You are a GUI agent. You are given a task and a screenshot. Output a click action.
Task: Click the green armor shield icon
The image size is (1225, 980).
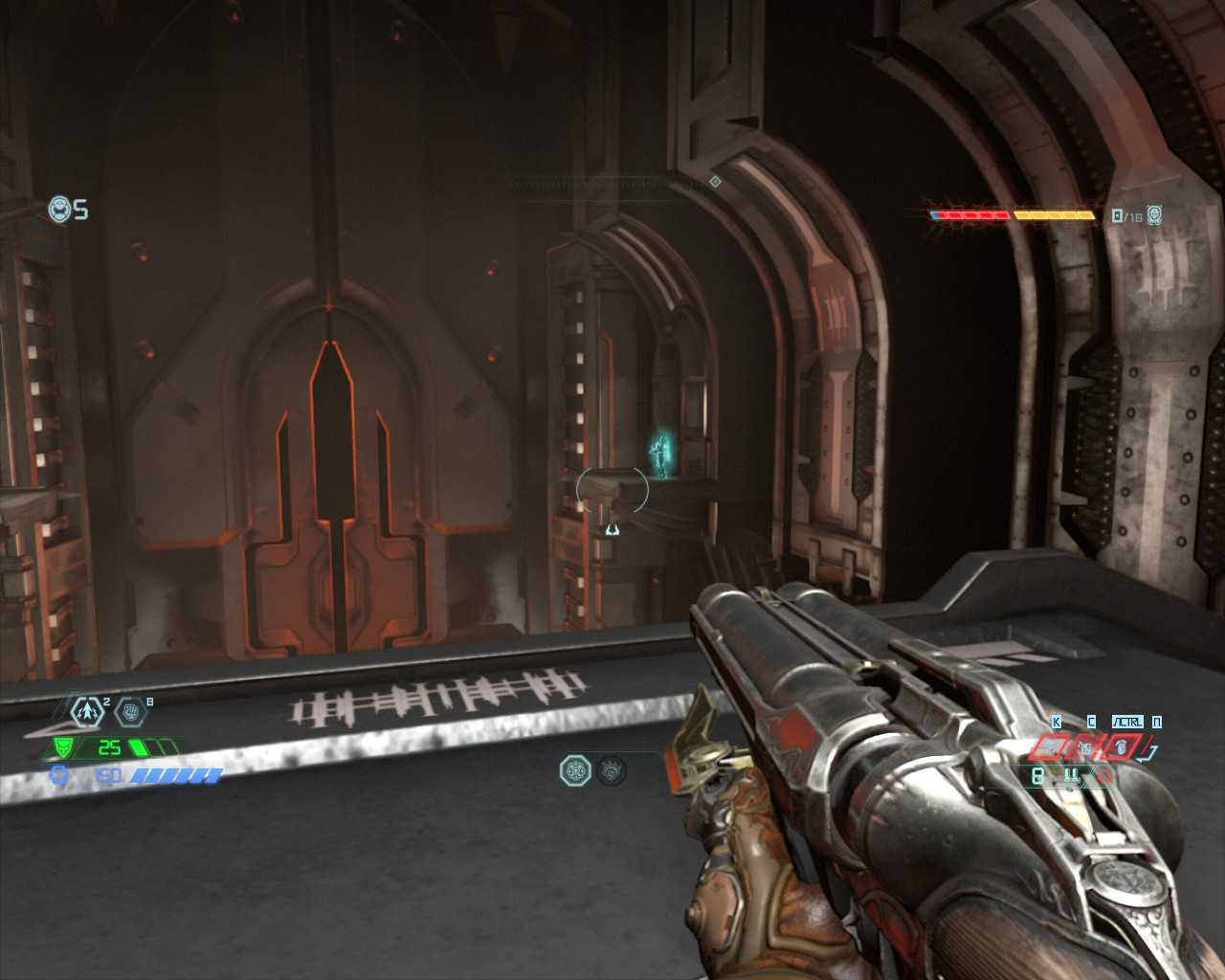(x=65, y=746)
